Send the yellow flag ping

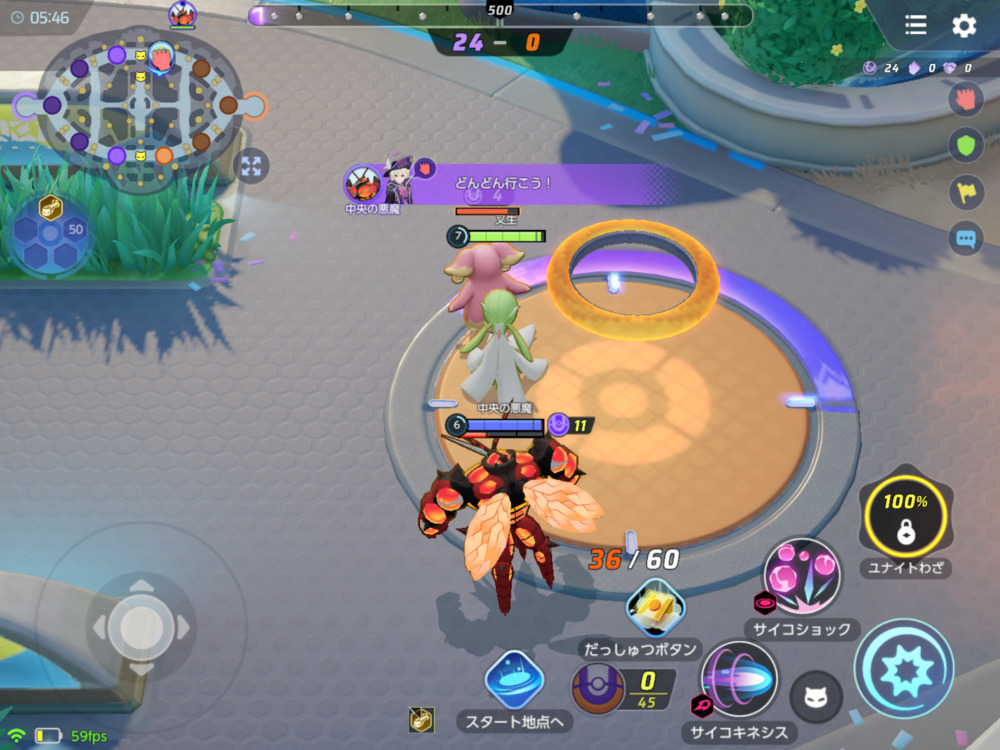click(x=964, y=192)
